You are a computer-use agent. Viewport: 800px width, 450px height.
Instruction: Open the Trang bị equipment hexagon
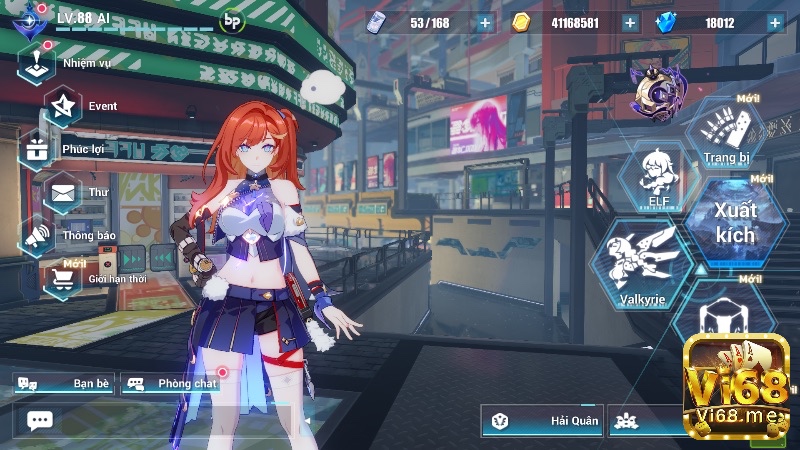point(726,134)
